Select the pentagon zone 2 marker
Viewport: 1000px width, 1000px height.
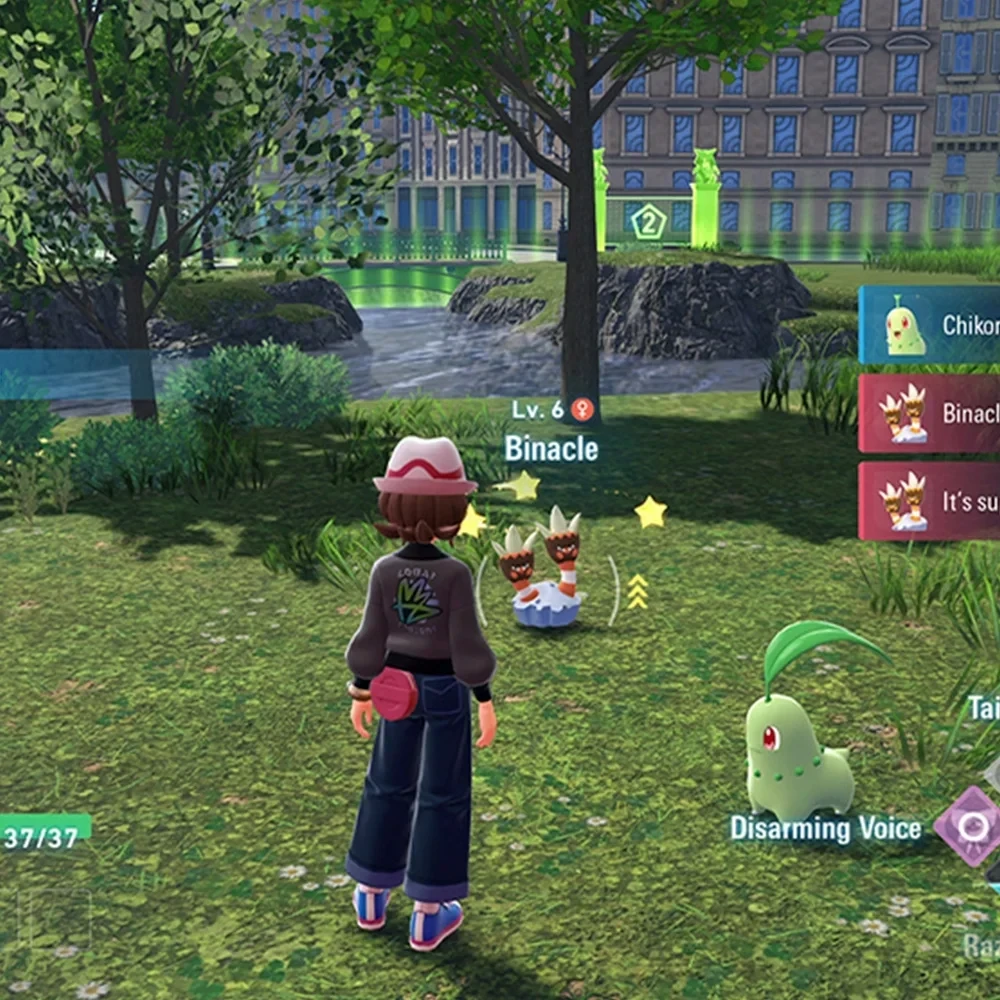[x=648, y=222]
